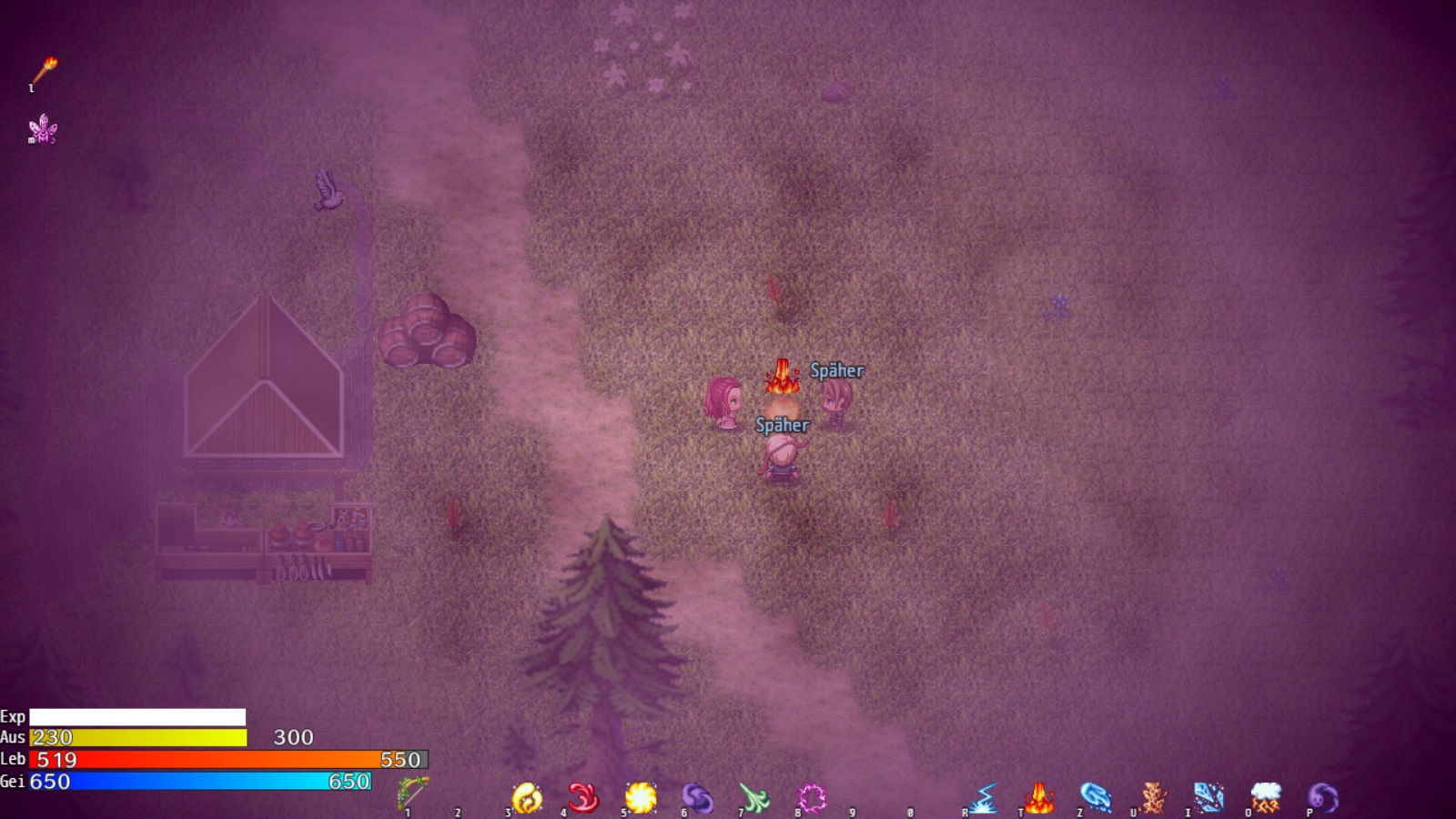Click the pink crystal cluster icon
Screen dimensions: 1456x819
click(43, 129)
